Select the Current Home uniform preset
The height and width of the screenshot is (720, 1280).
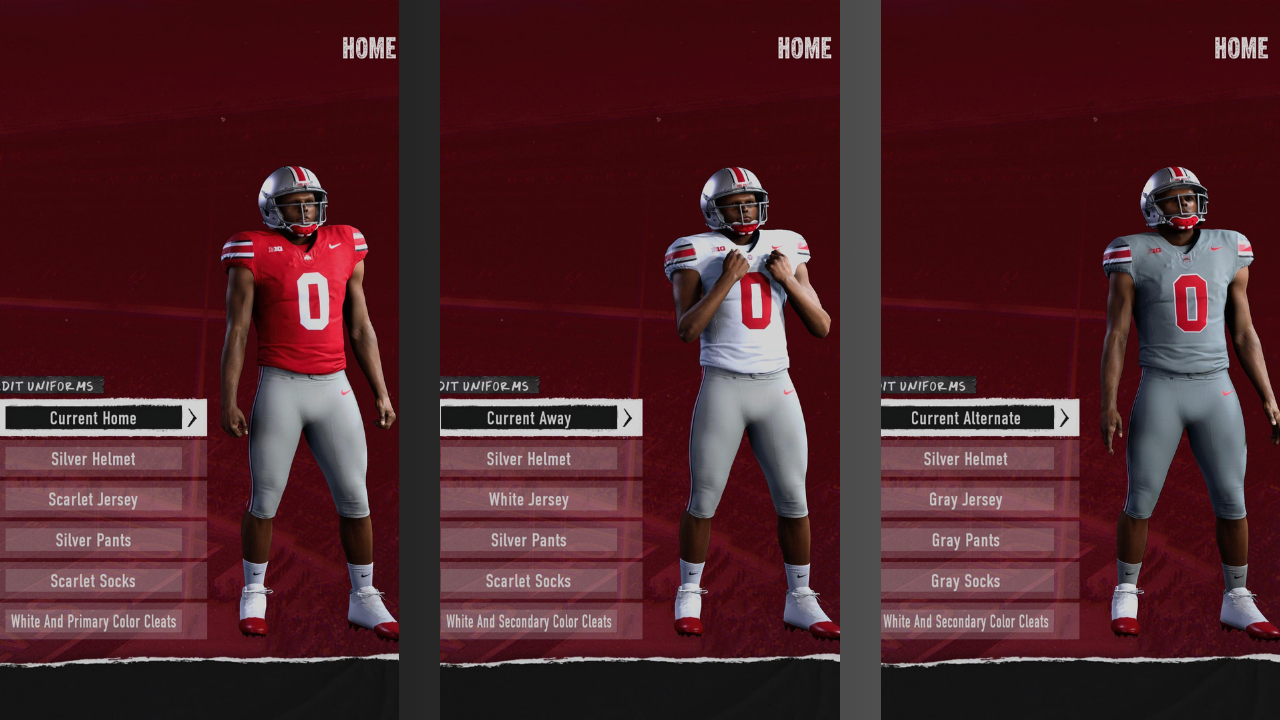tap(93, 418)
